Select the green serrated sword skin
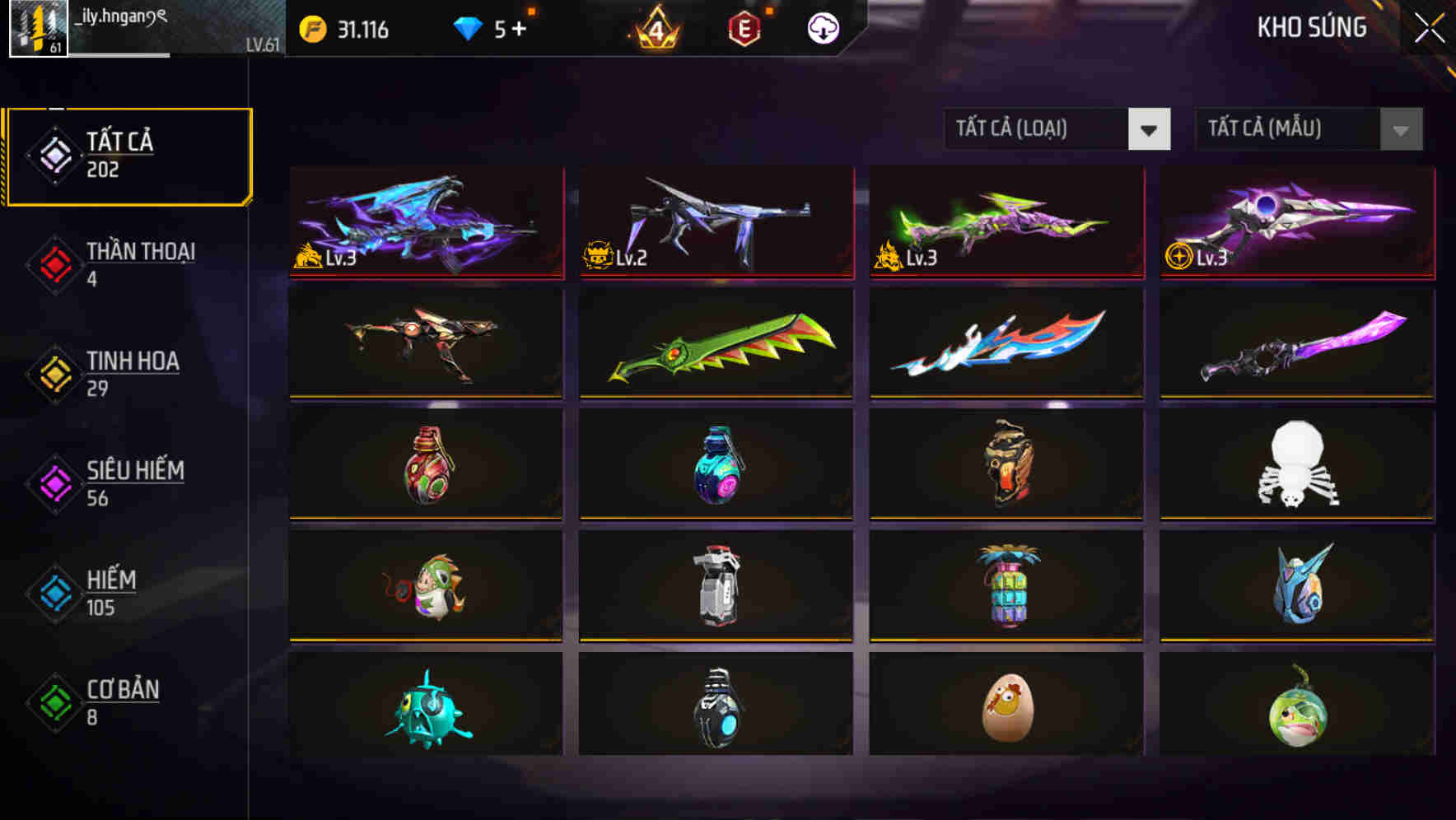 (x=716, y=344)
